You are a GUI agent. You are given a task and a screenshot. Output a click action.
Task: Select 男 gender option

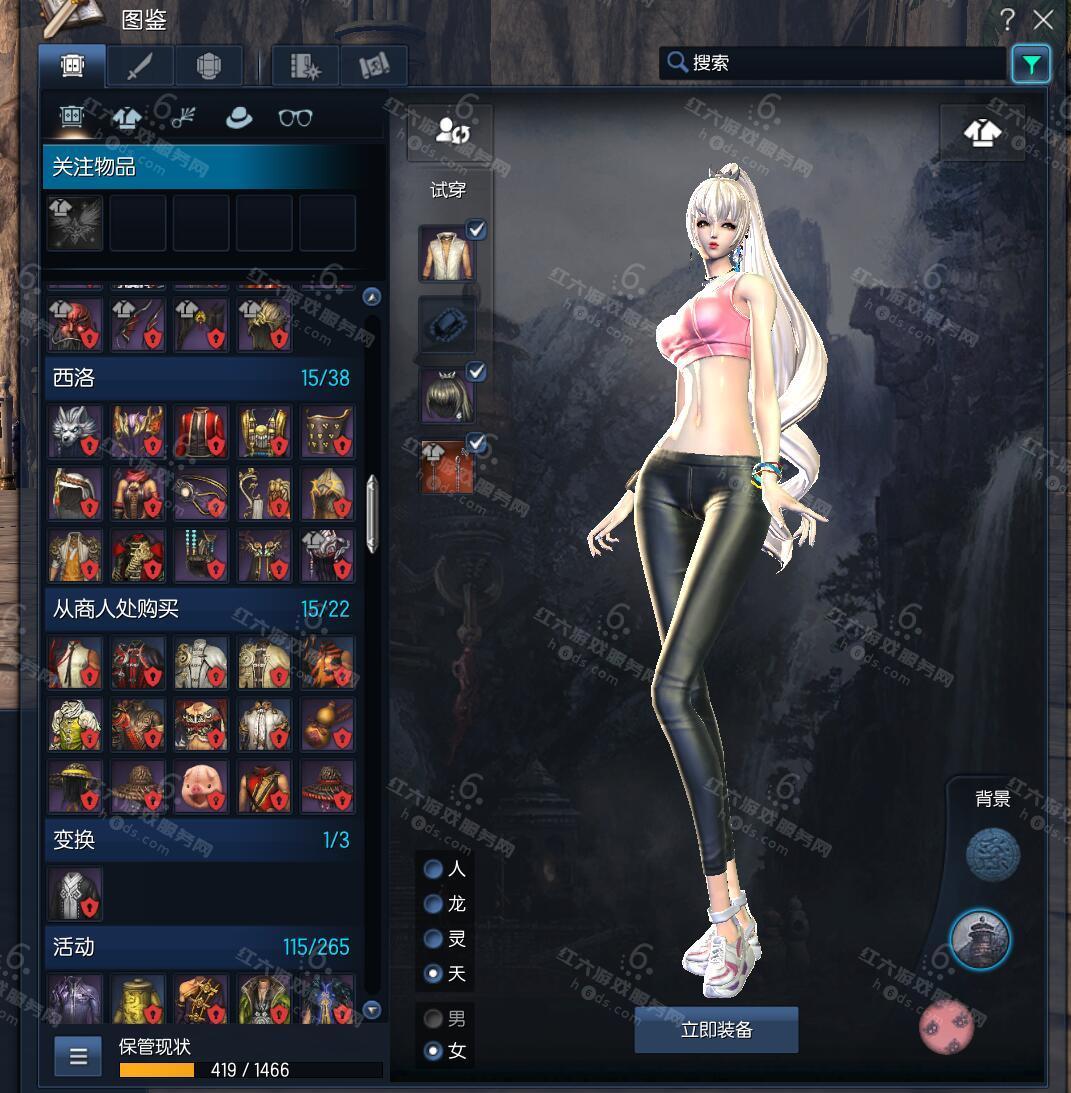434,1019
